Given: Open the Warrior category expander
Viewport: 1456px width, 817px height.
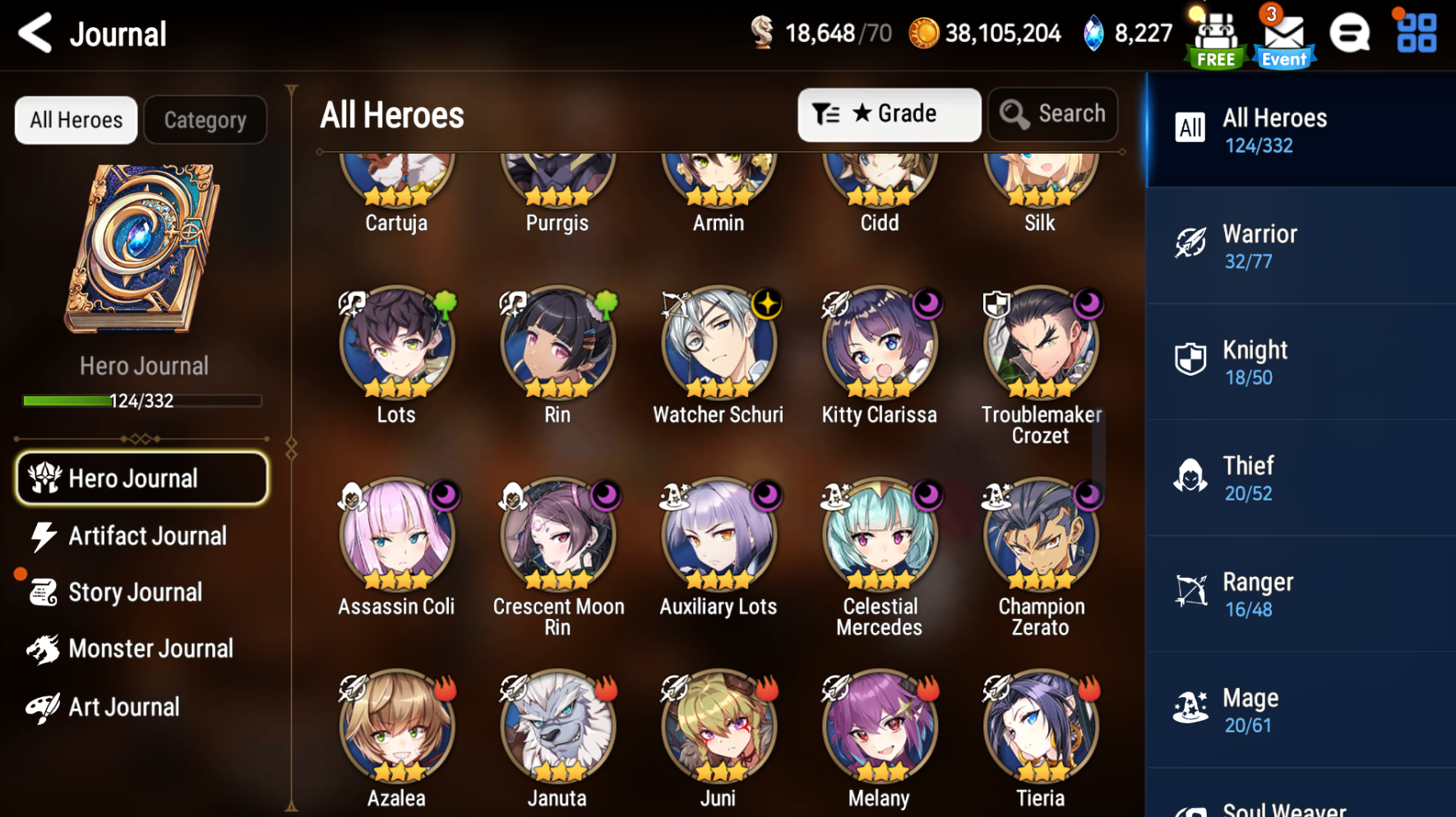Looking at the screenshot, I should (x=1299, y=246).
